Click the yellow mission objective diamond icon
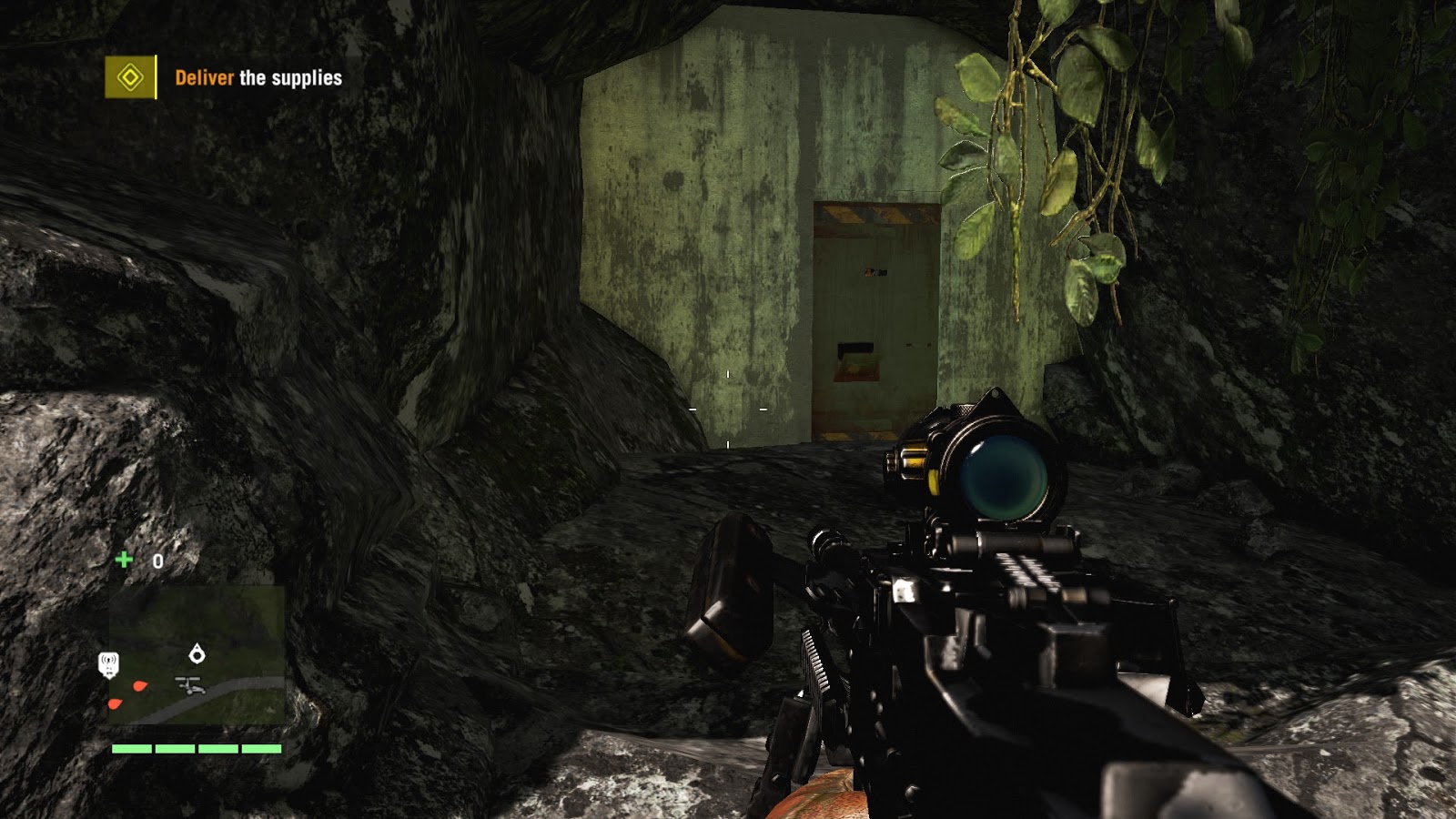Screen dimensions: 1456x819 (x=130, y=79)
